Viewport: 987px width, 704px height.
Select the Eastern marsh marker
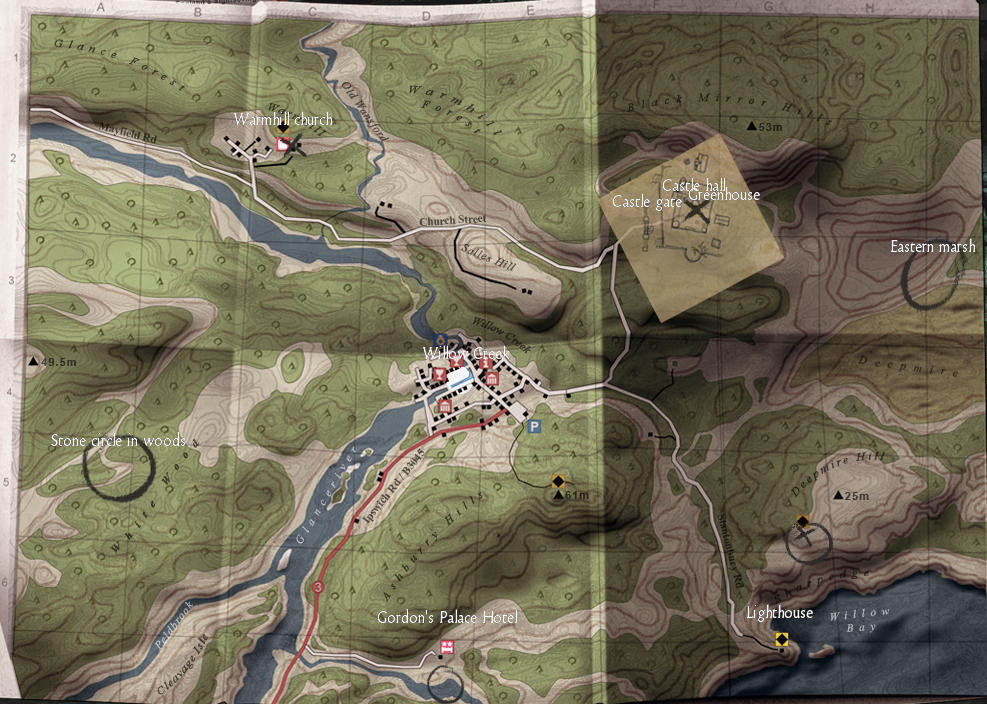(933, 247)
